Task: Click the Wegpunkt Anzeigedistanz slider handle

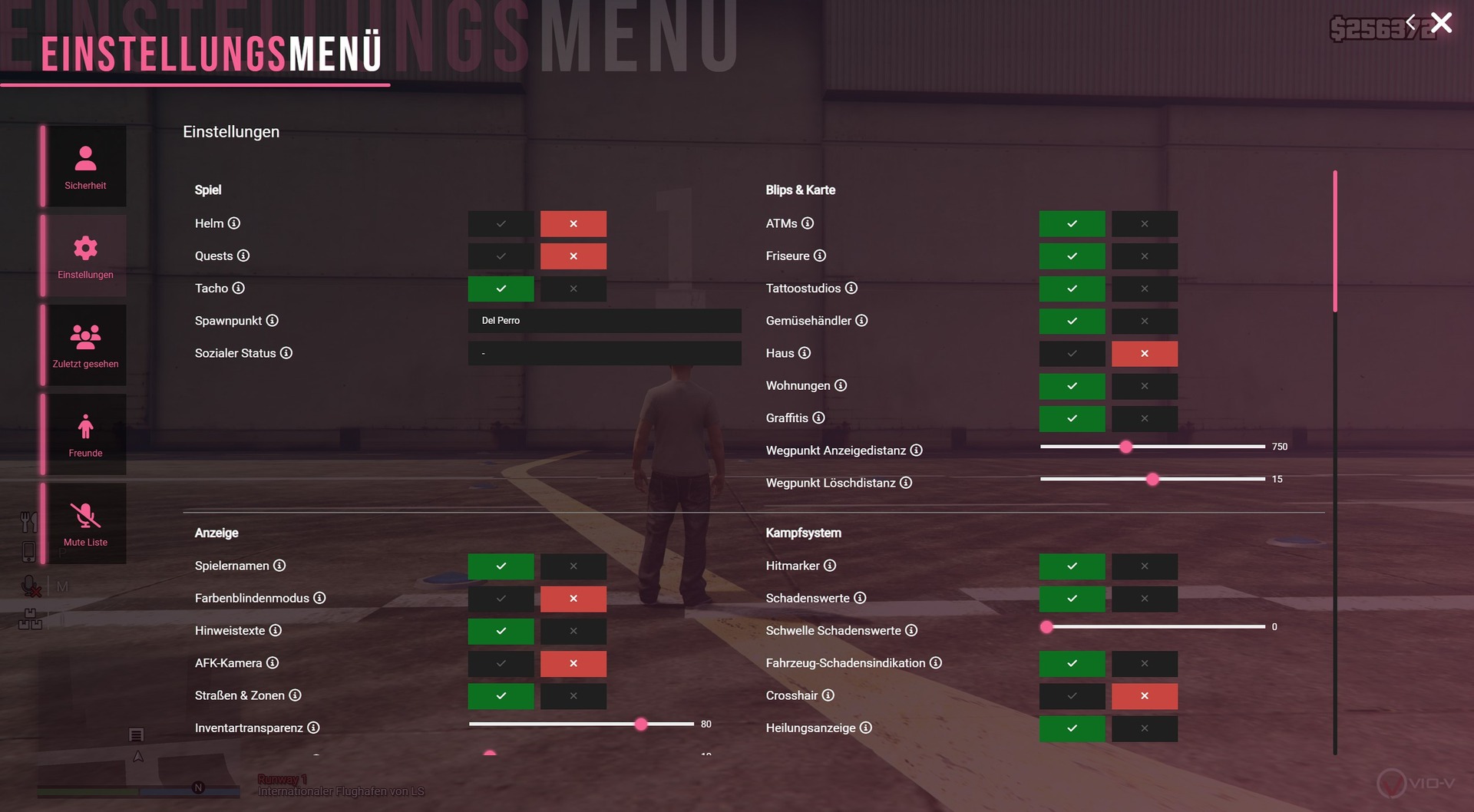Action: point(1125,447)
